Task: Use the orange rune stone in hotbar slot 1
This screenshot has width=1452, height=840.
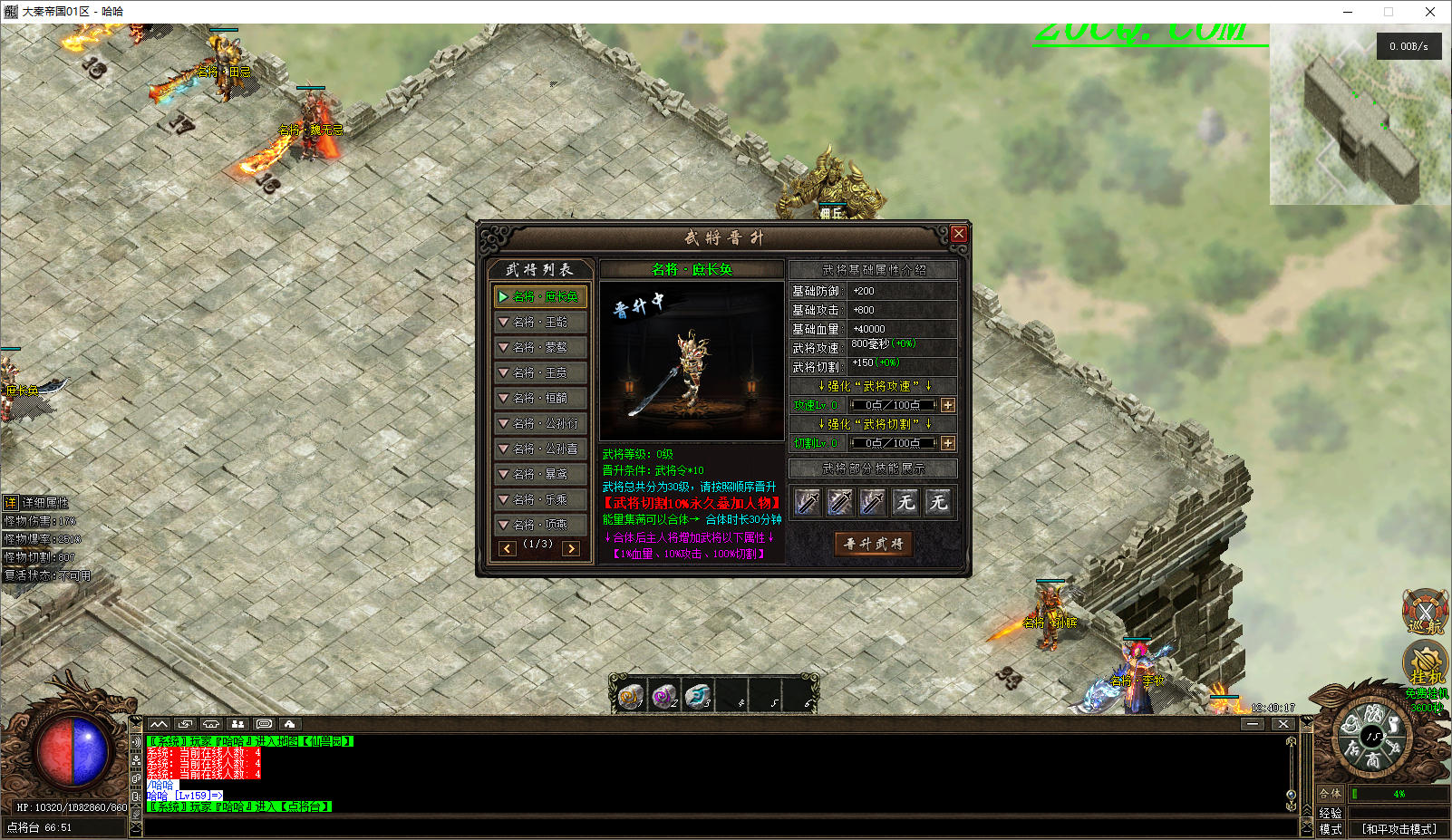Action: [629, 696]
